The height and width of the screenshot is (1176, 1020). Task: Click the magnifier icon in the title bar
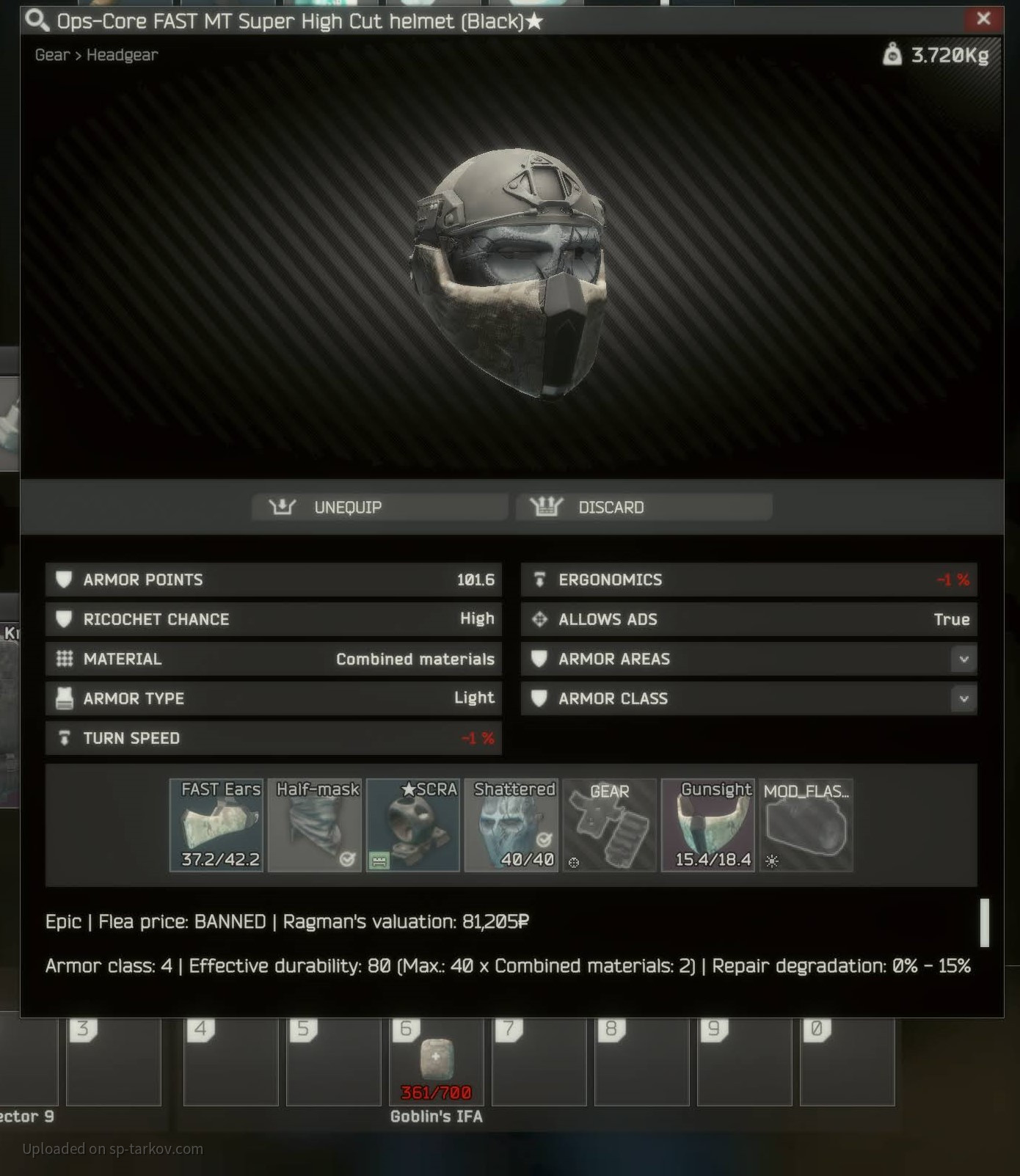pos(37,21)
